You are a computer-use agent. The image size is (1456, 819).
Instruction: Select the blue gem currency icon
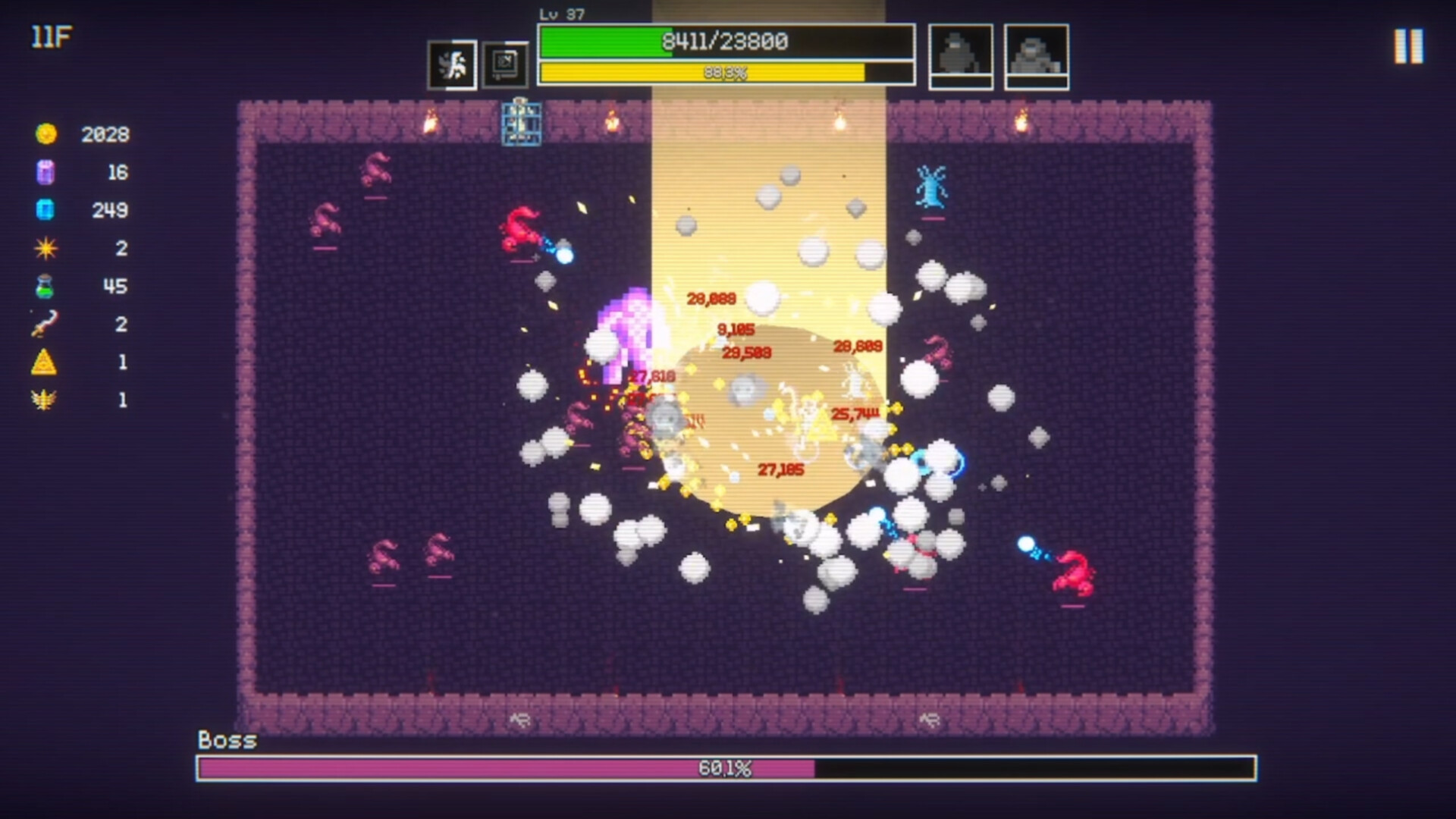(45, 210)
